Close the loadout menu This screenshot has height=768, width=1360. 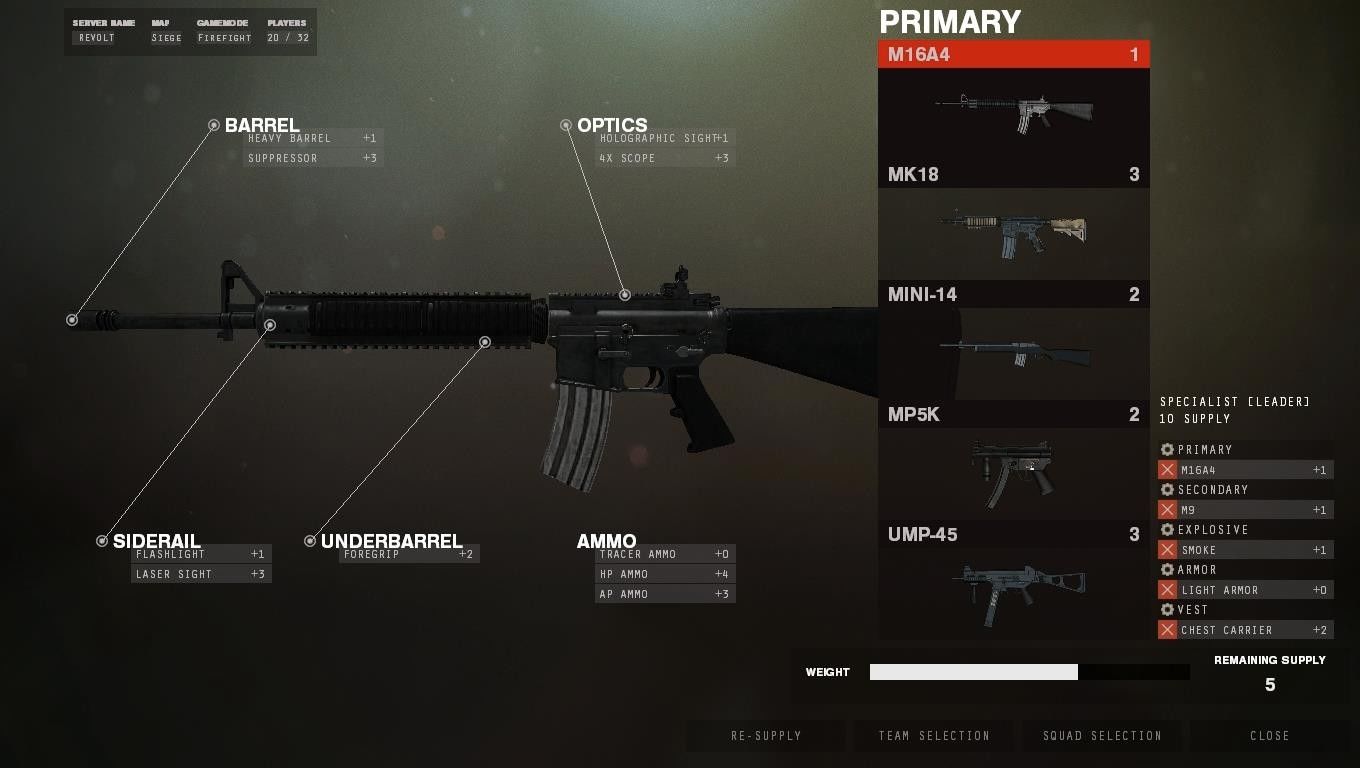pos(1269,736)
